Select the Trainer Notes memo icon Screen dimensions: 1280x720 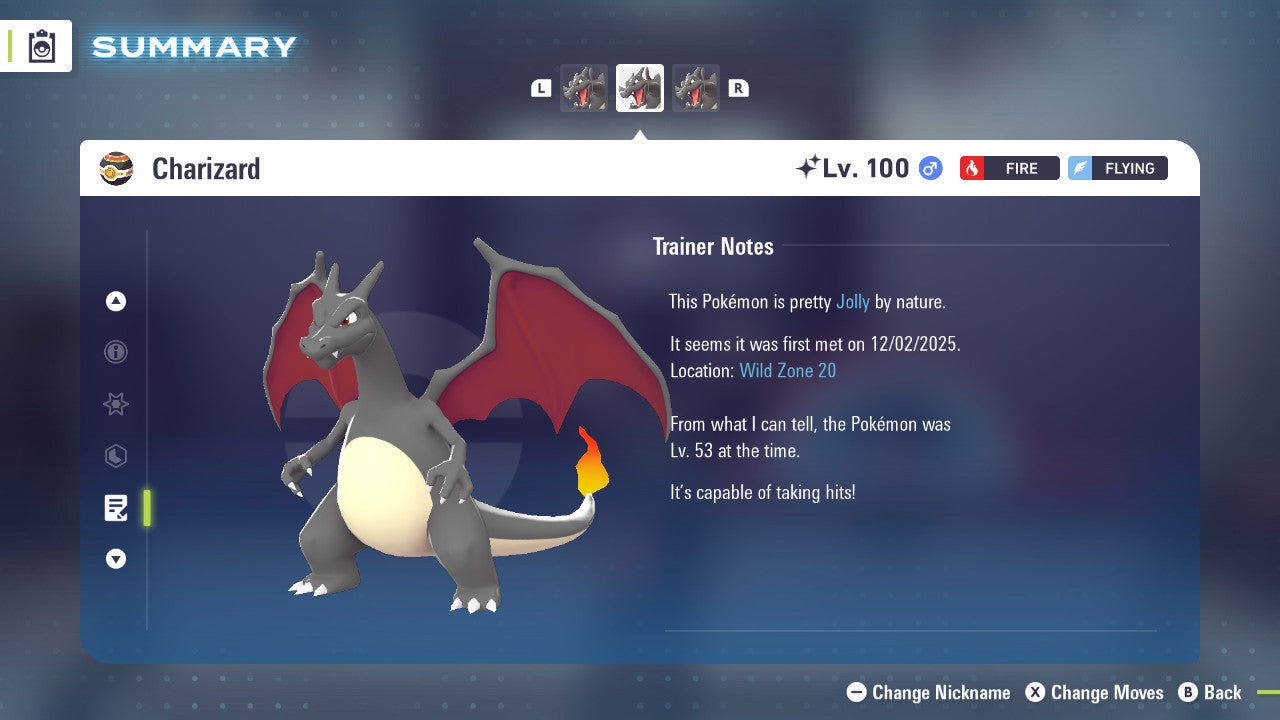[x=115, y=508]
